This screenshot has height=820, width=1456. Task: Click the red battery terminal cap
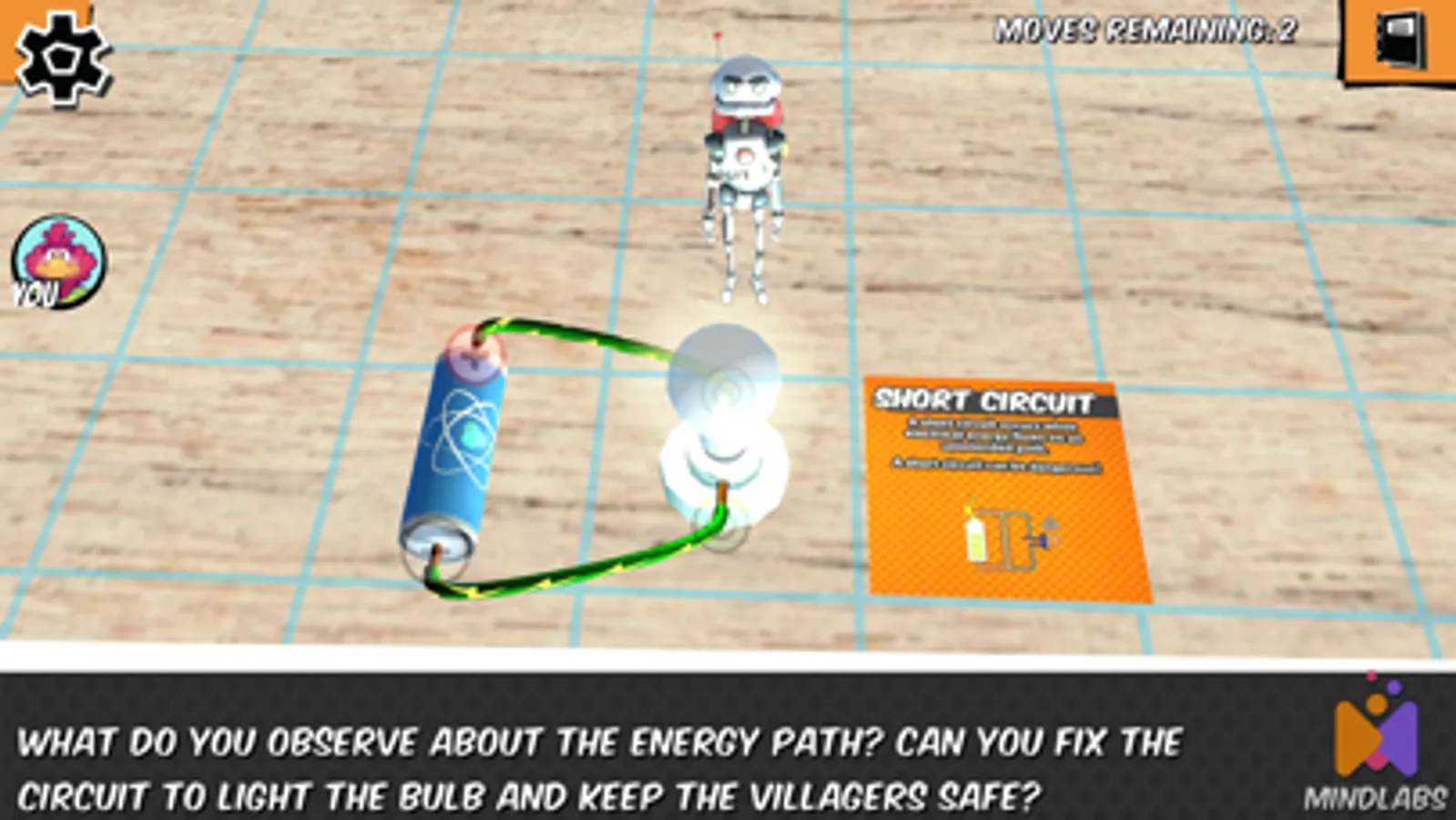(473, 355)
